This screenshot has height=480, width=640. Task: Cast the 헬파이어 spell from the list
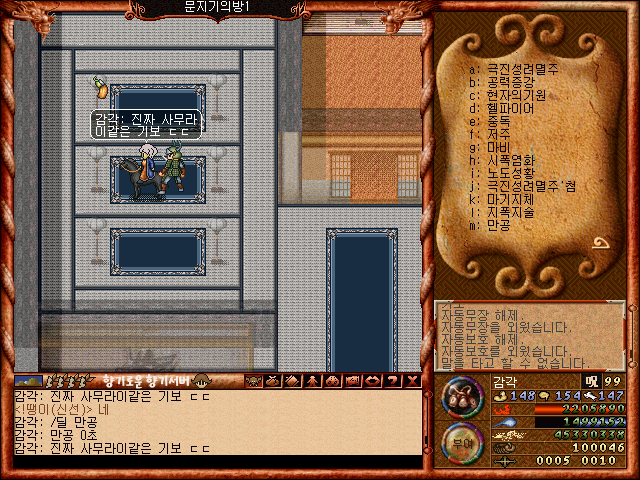[510, 108]
